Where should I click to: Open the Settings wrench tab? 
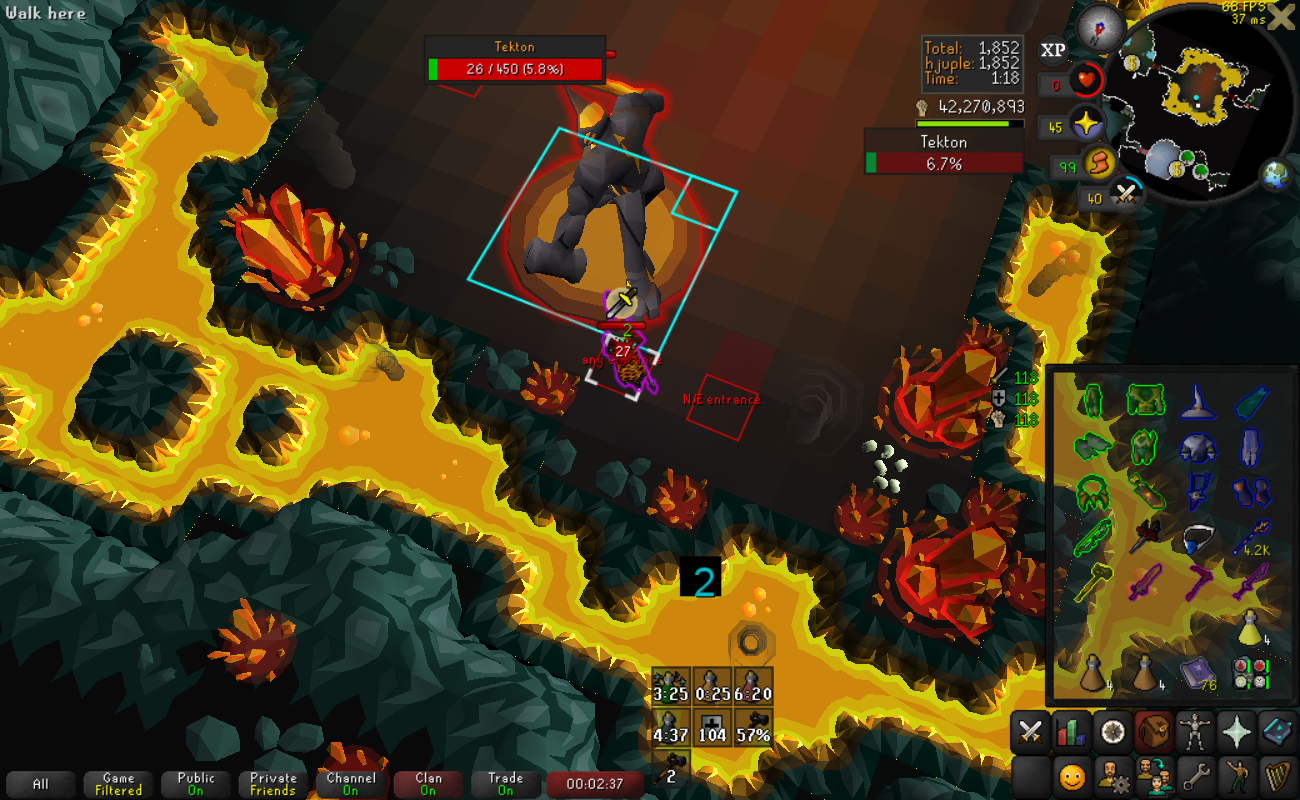pos(1195,775)
